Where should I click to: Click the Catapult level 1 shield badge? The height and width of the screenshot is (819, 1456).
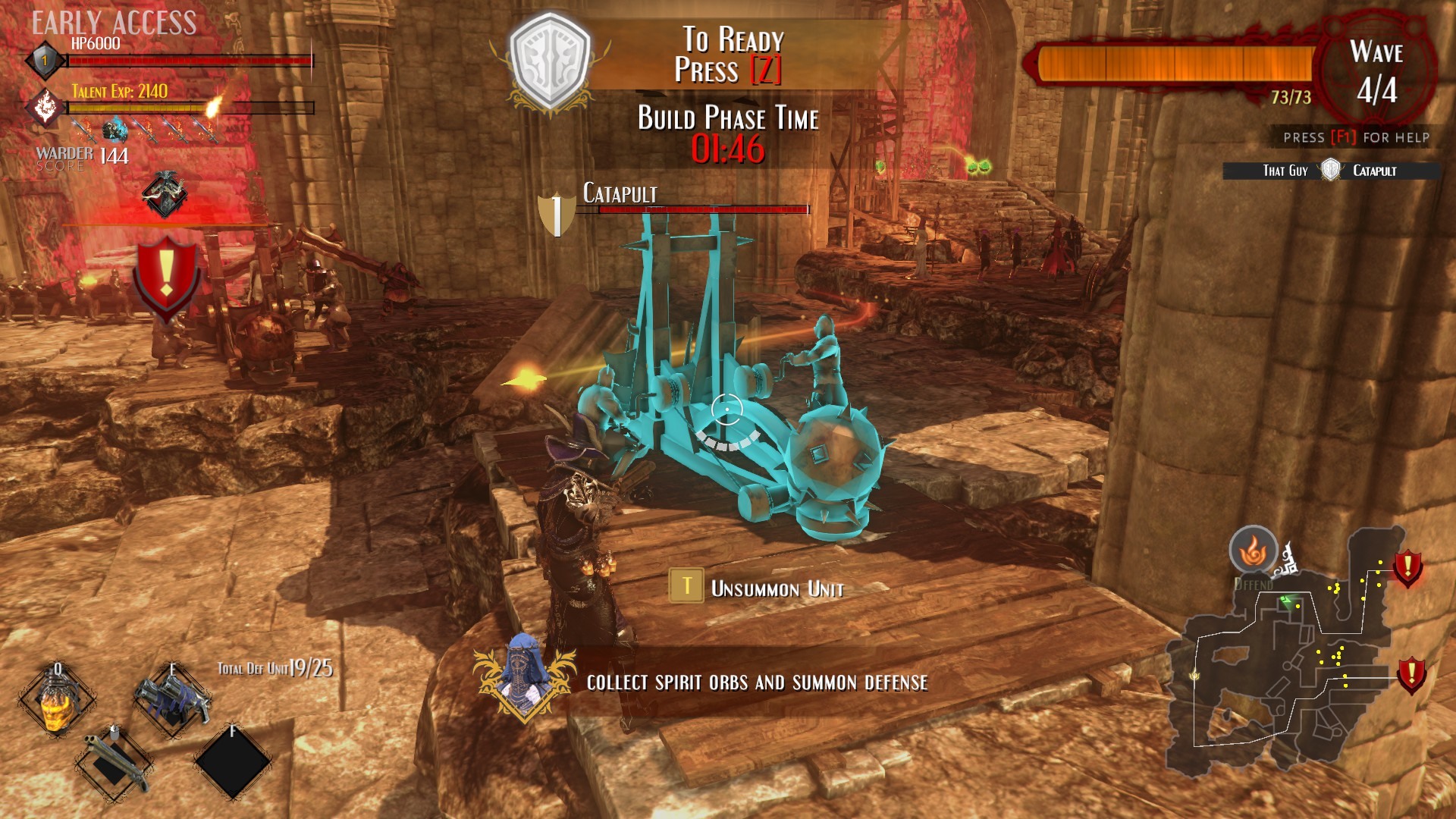557,215
